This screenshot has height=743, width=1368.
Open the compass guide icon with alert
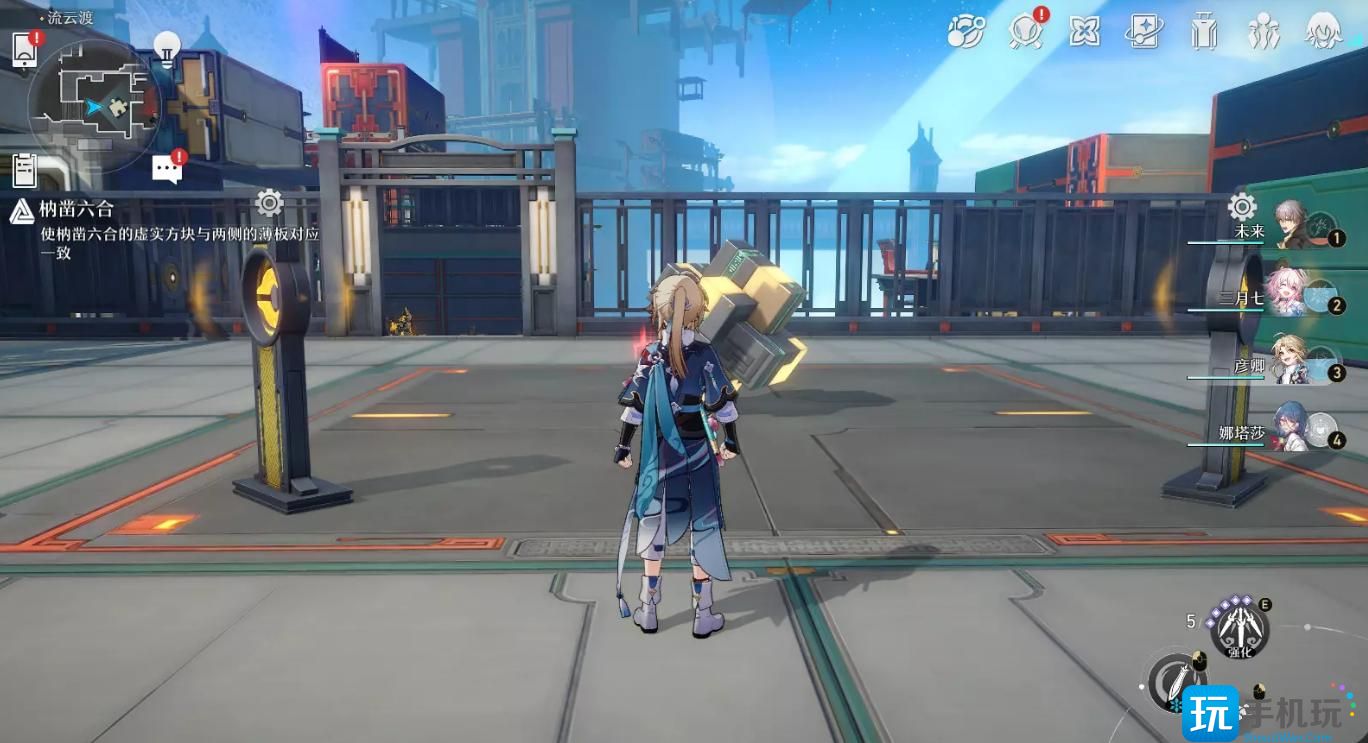1025,32
